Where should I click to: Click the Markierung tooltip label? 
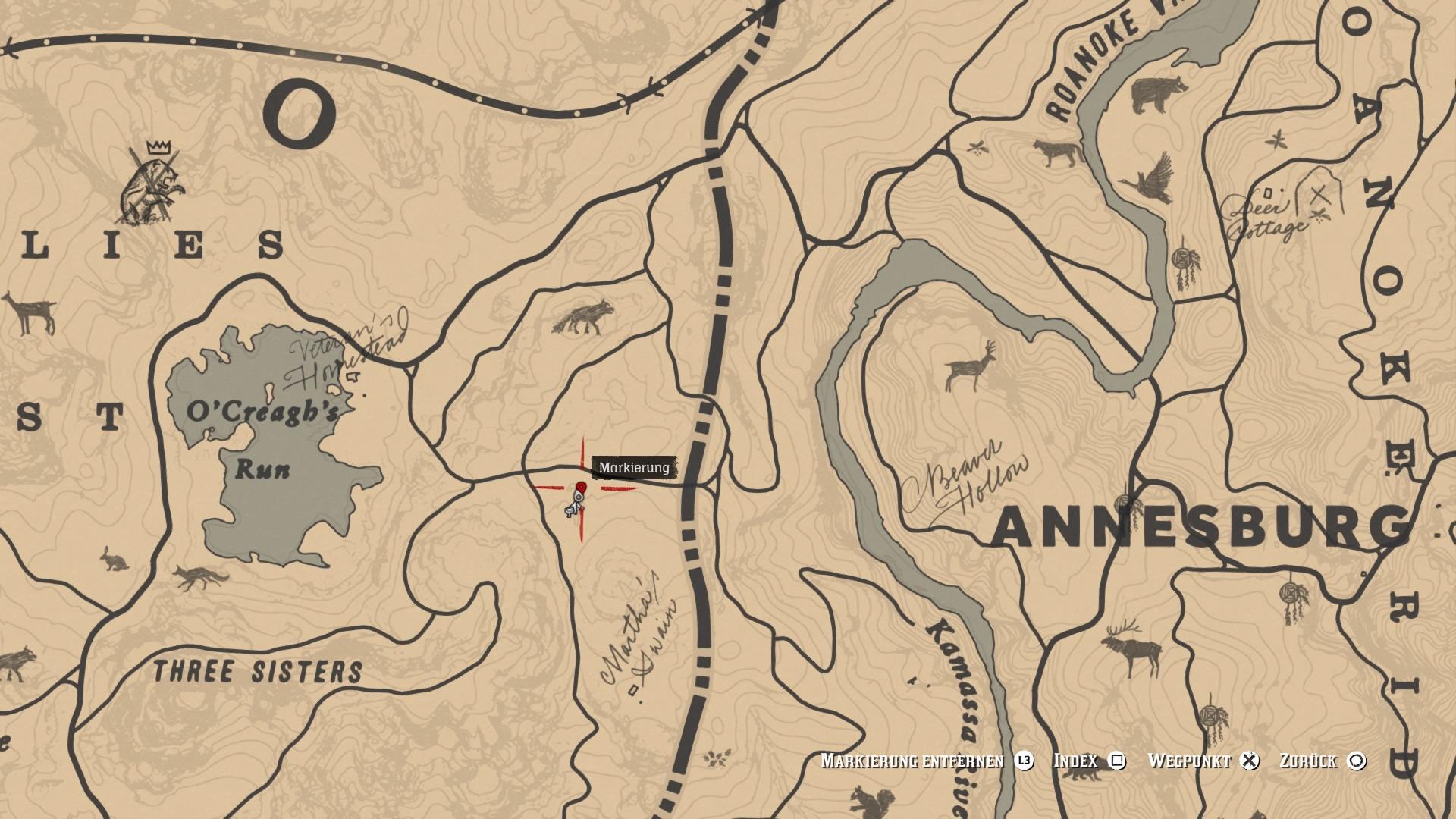click(634, 468)
